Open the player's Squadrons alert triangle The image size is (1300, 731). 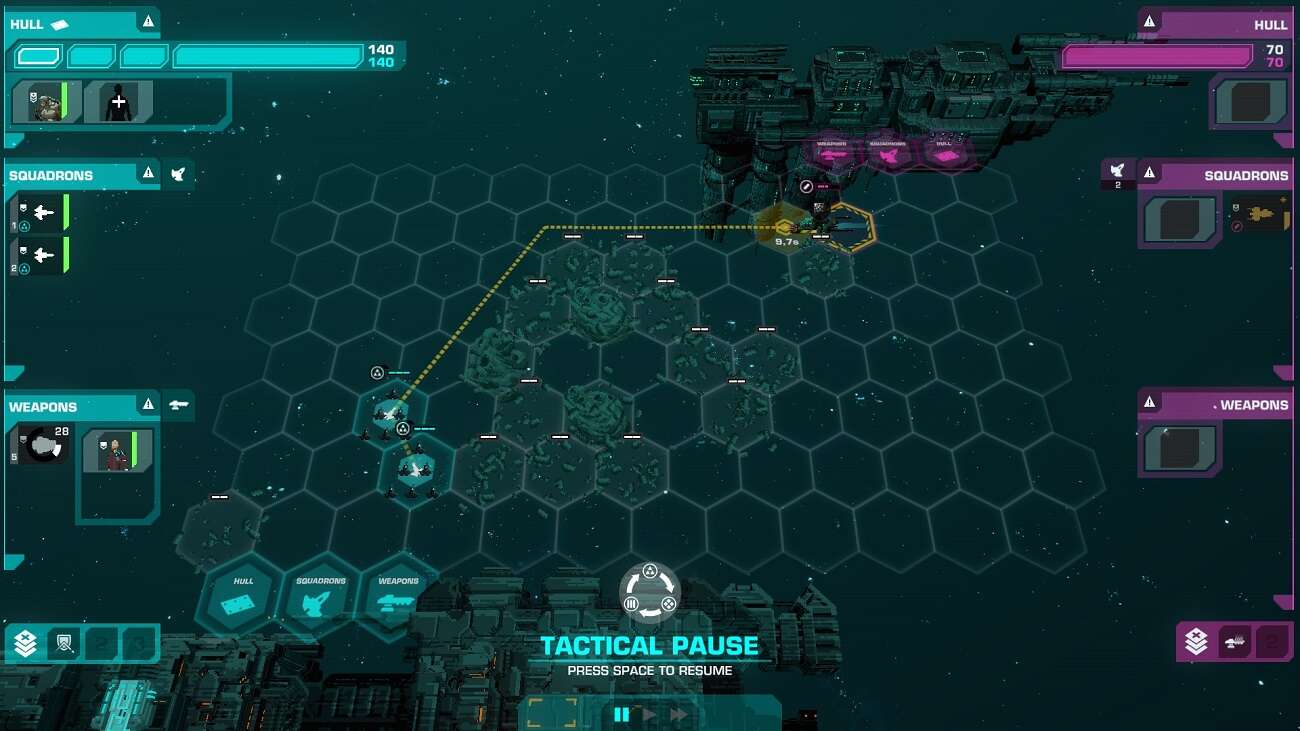148,174
